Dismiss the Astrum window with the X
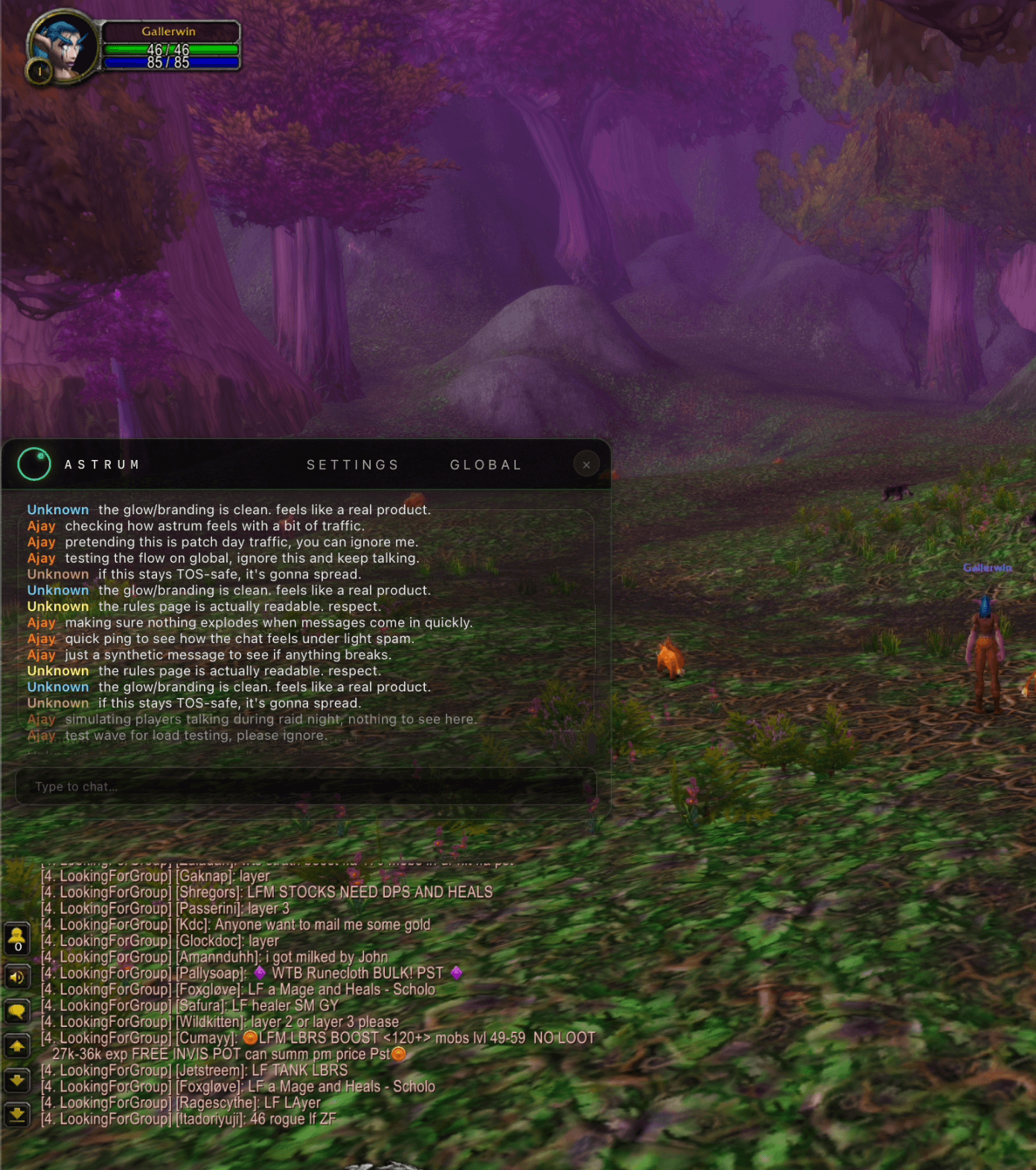 pos(586,464)
